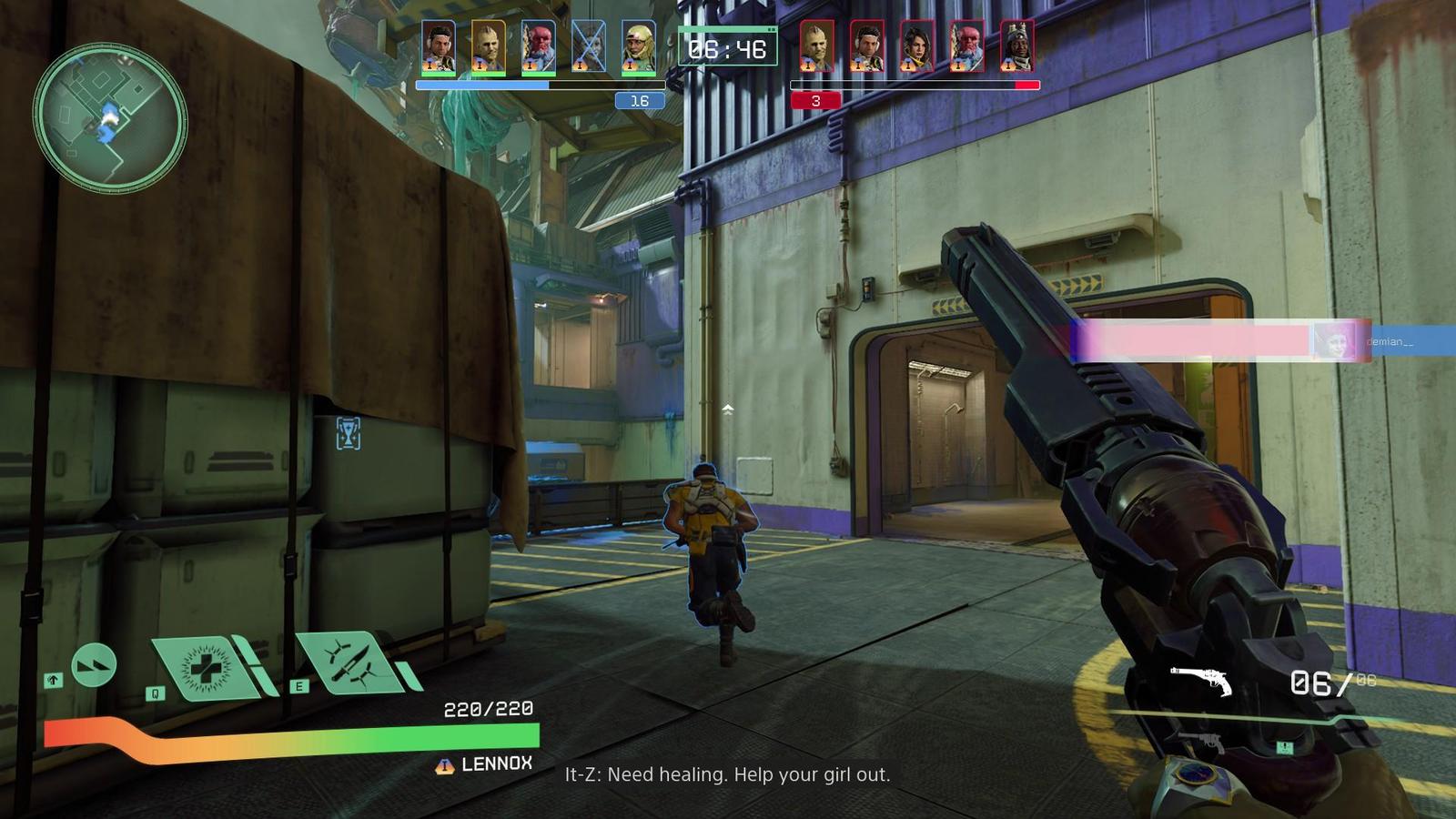Select the small secondary pistol icon

pyautogui.click(x=1203, y=742)
